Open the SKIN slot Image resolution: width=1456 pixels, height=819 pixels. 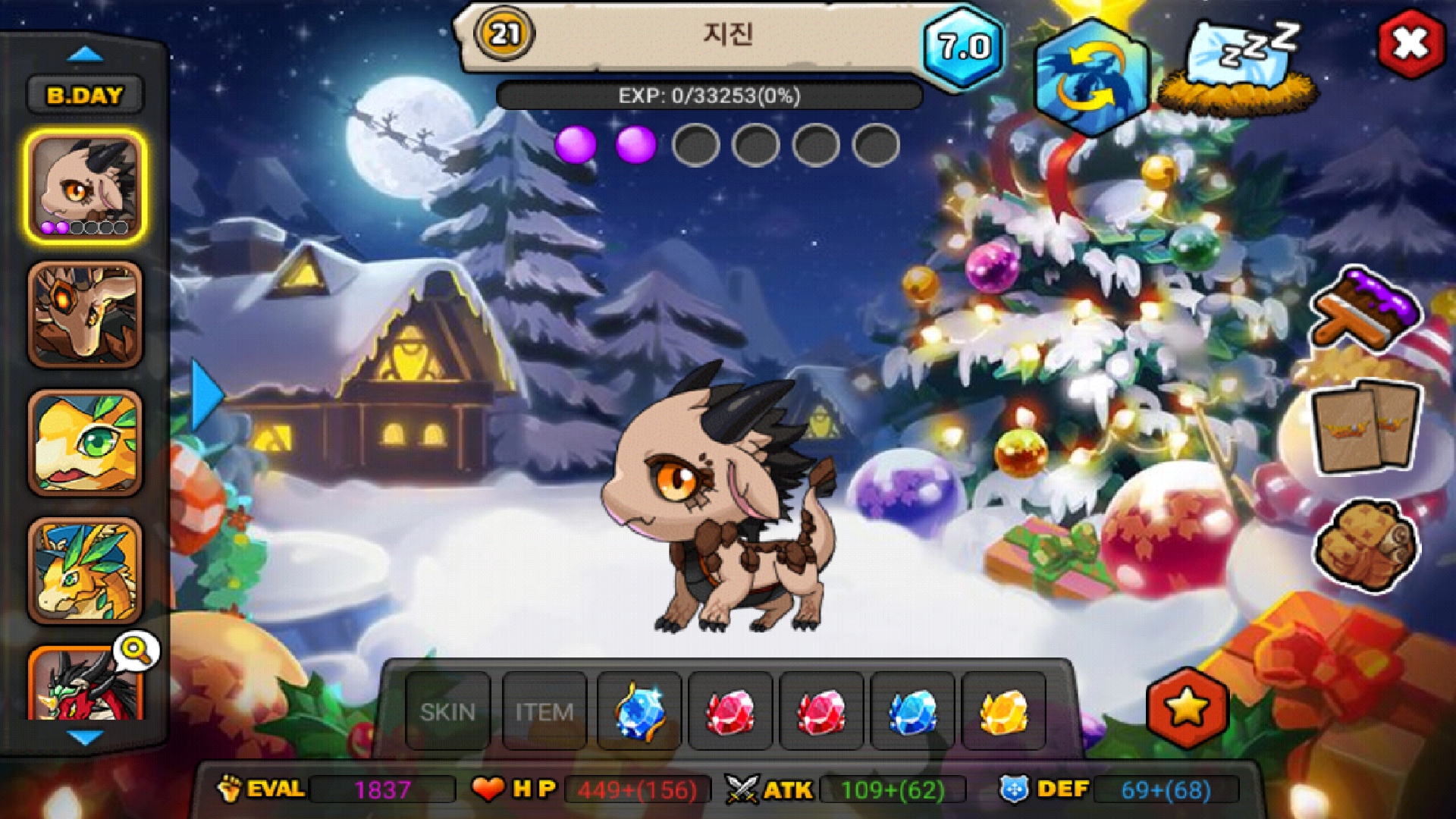pos(447,711)
